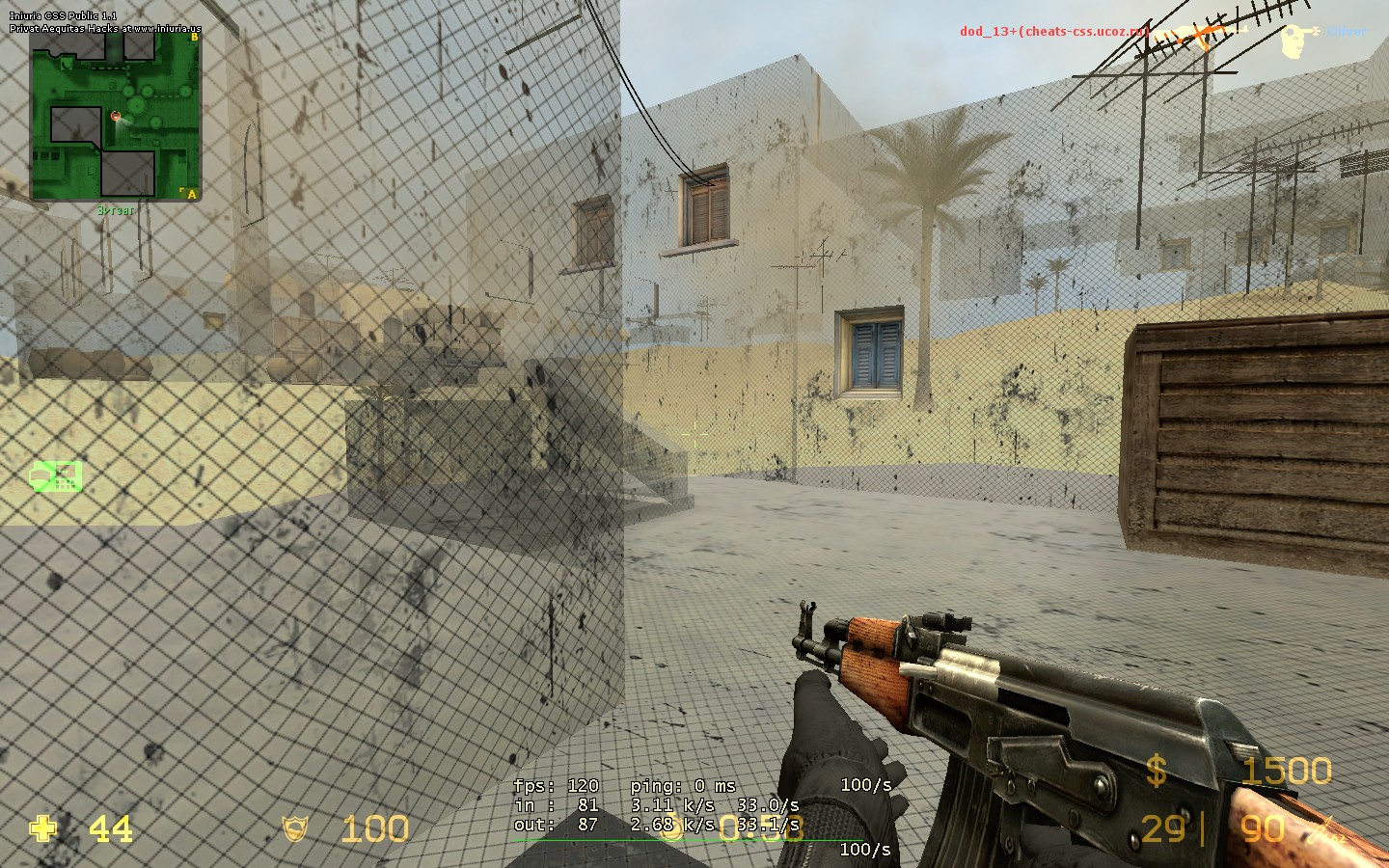1389x868 pixels.
Task: Click the Iniuria CSS Public overlay text
Action: click(x=63, y=16)
